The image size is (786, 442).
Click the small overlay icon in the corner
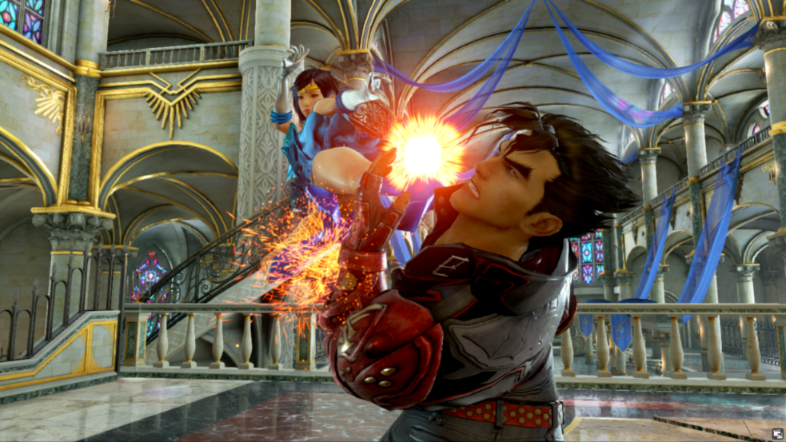[x=777, y=433]
